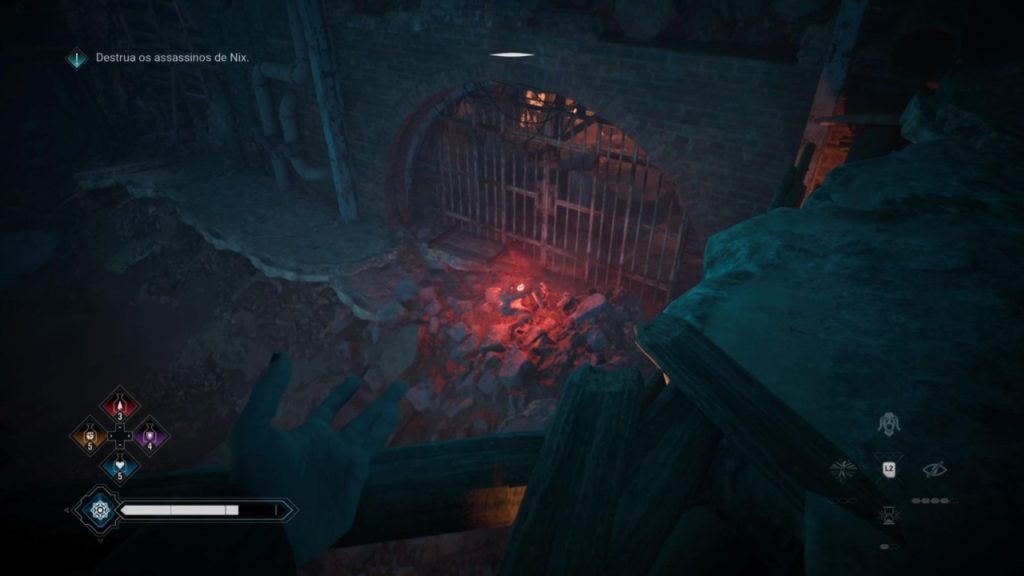This screenshot has height=576, width=1024.
Task: Activate the screaming face power
Action: (886, 425)
